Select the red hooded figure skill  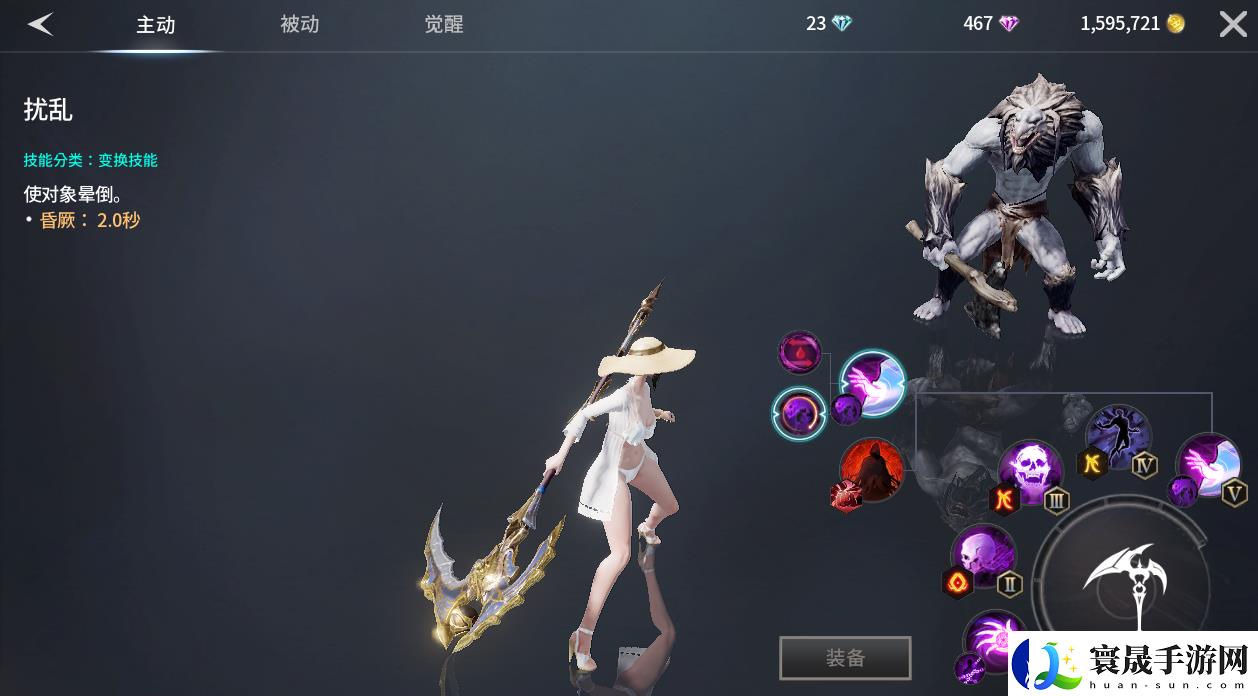tap(871, 470)
